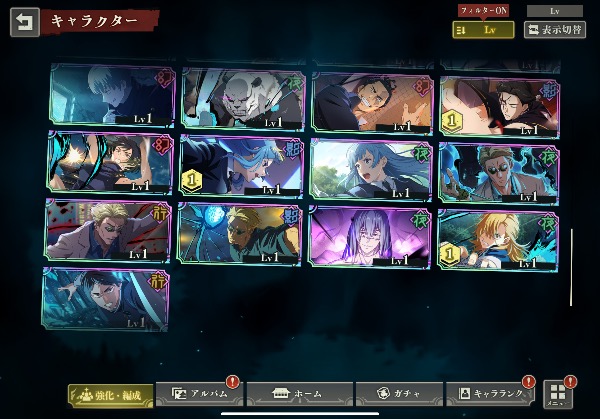Viewport: 600px width, 419px height.
Task: Pick the dark-haired man card in bottom row
Action: point(105,297)
